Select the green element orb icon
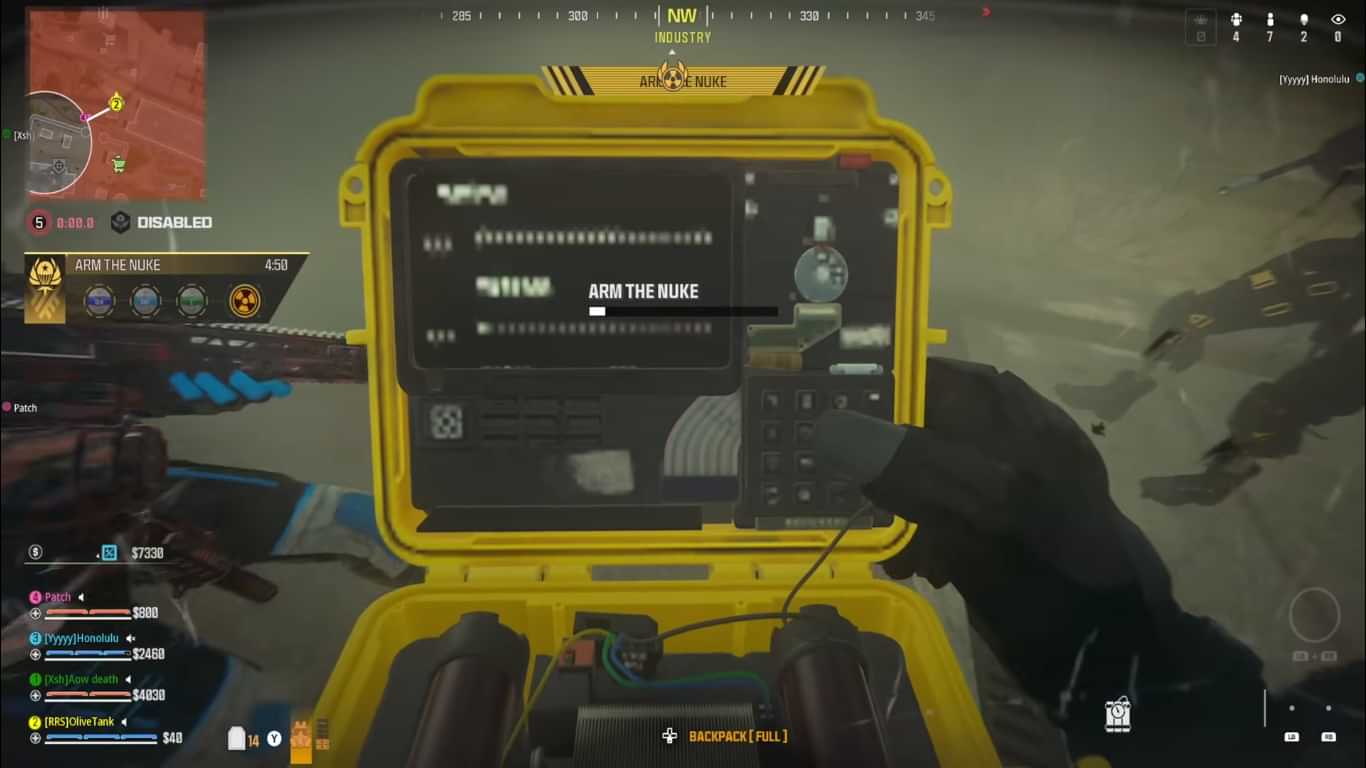The image size is (1366, 768). pos(190,301)
